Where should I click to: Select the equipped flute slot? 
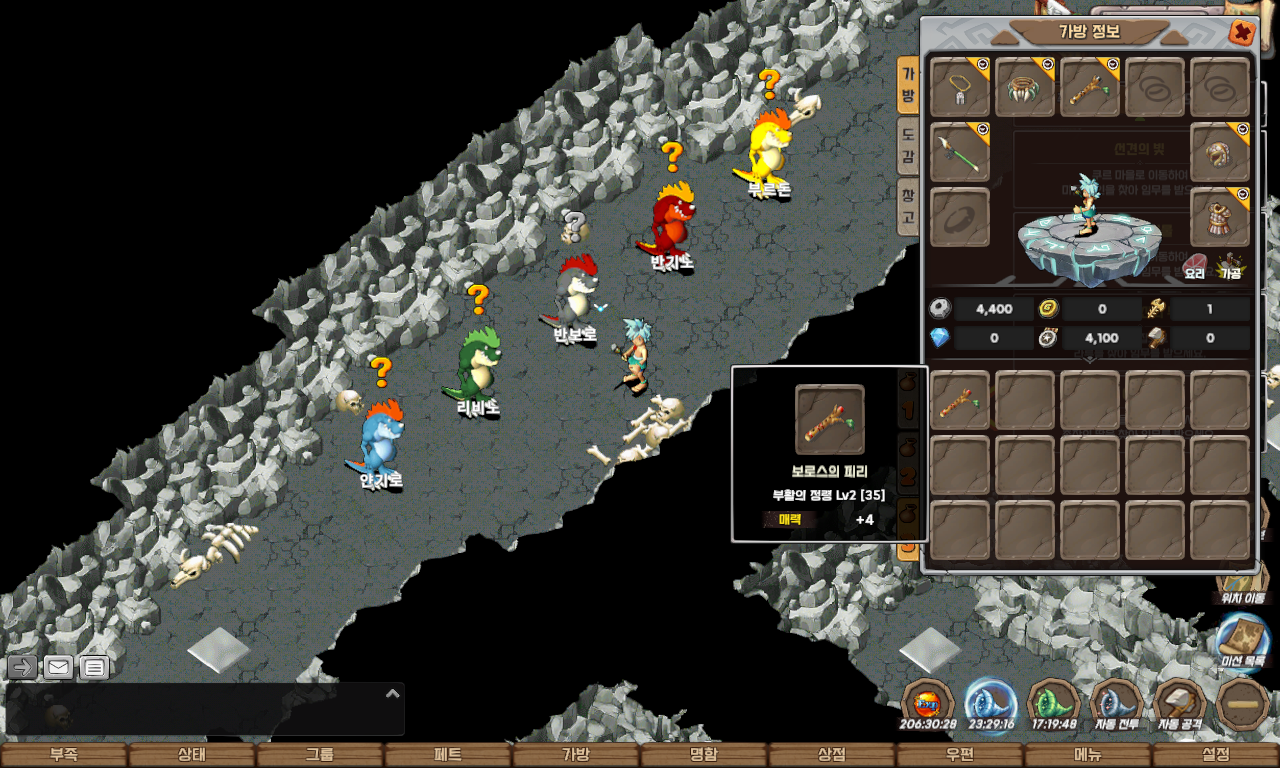click(1090, 88)
